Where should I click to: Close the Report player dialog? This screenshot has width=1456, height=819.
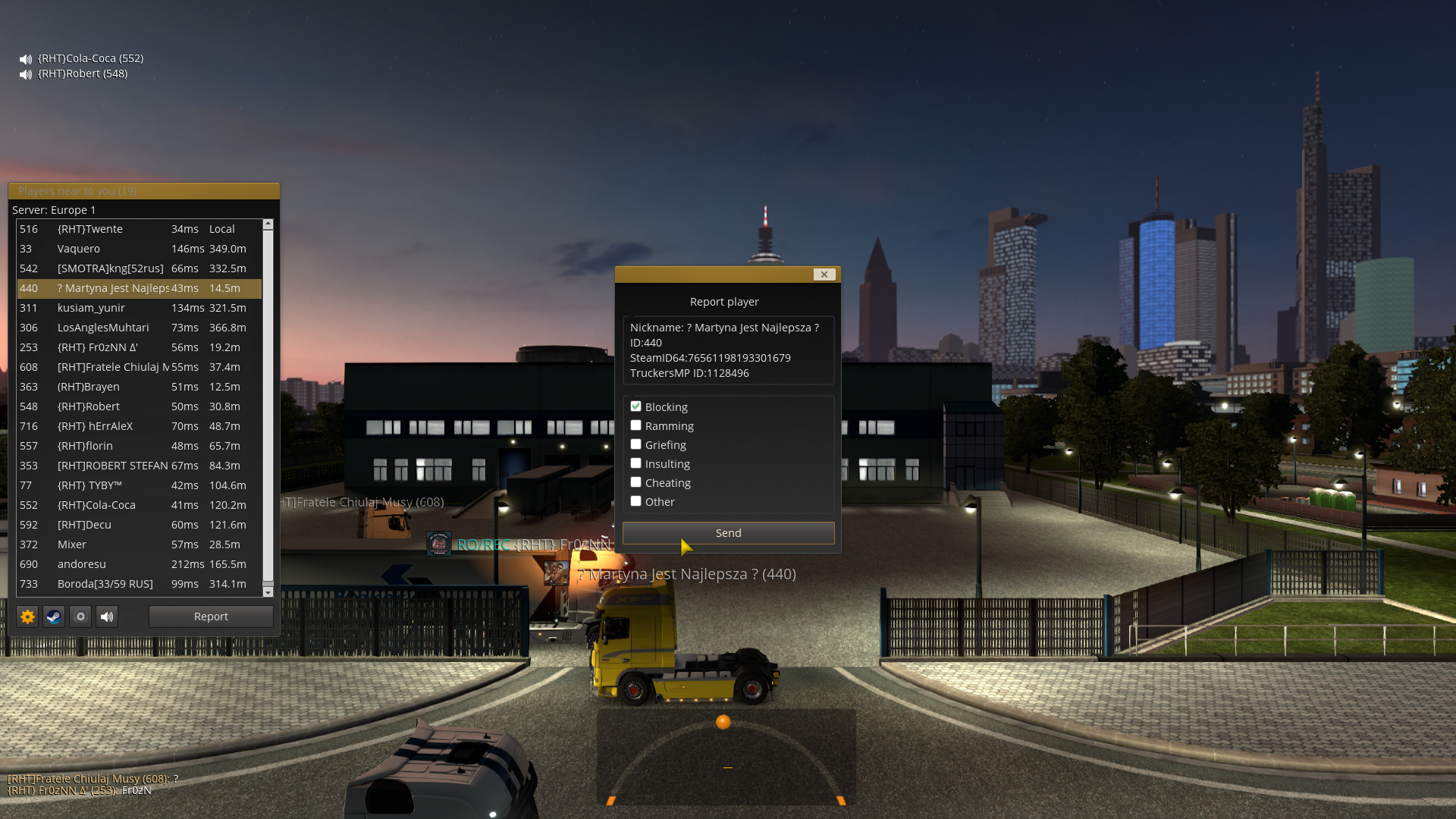pos(824,275)
